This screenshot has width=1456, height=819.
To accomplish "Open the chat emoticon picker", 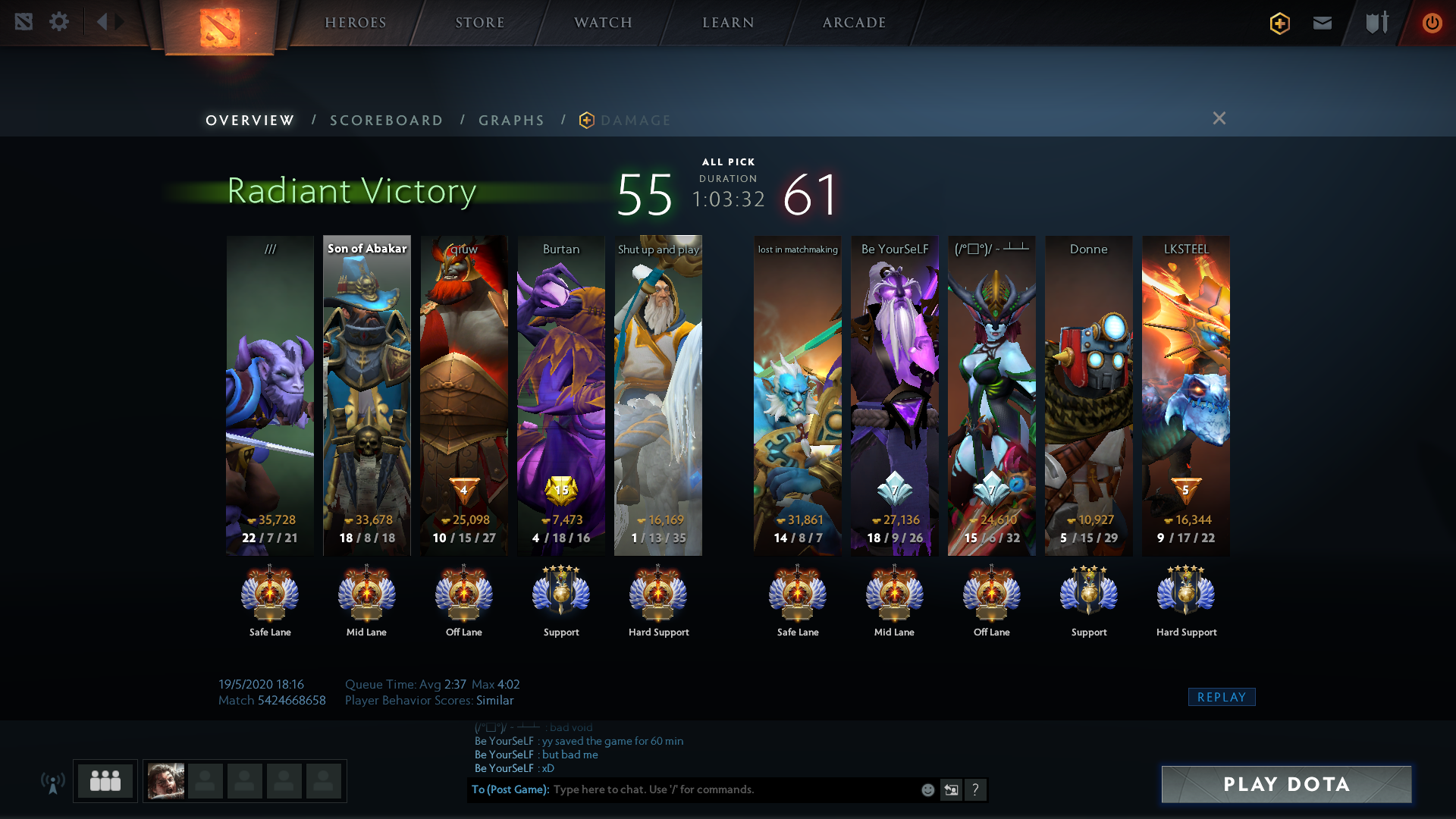I will click(x=927, y=790).
